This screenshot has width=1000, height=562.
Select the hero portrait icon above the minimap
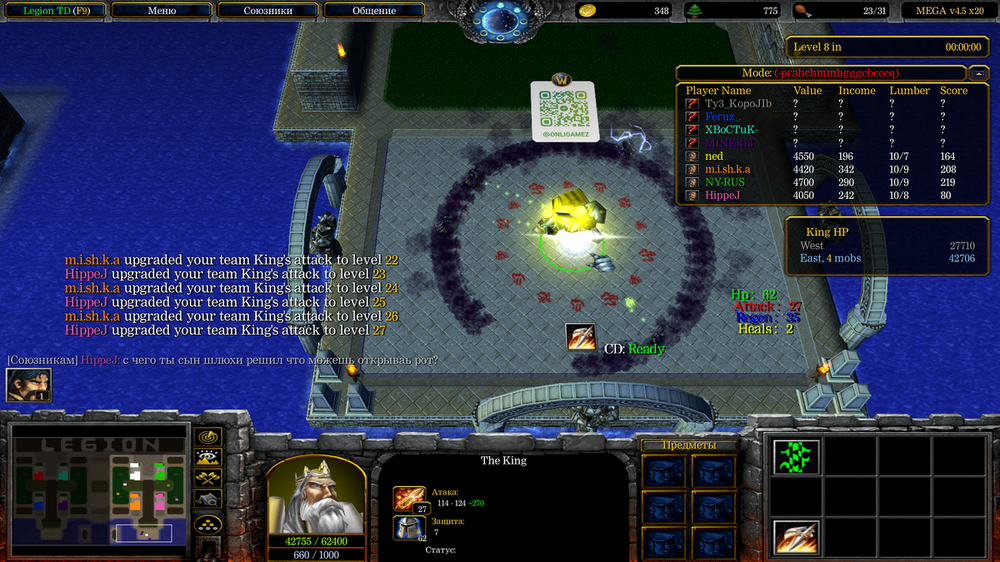[28, 385]
